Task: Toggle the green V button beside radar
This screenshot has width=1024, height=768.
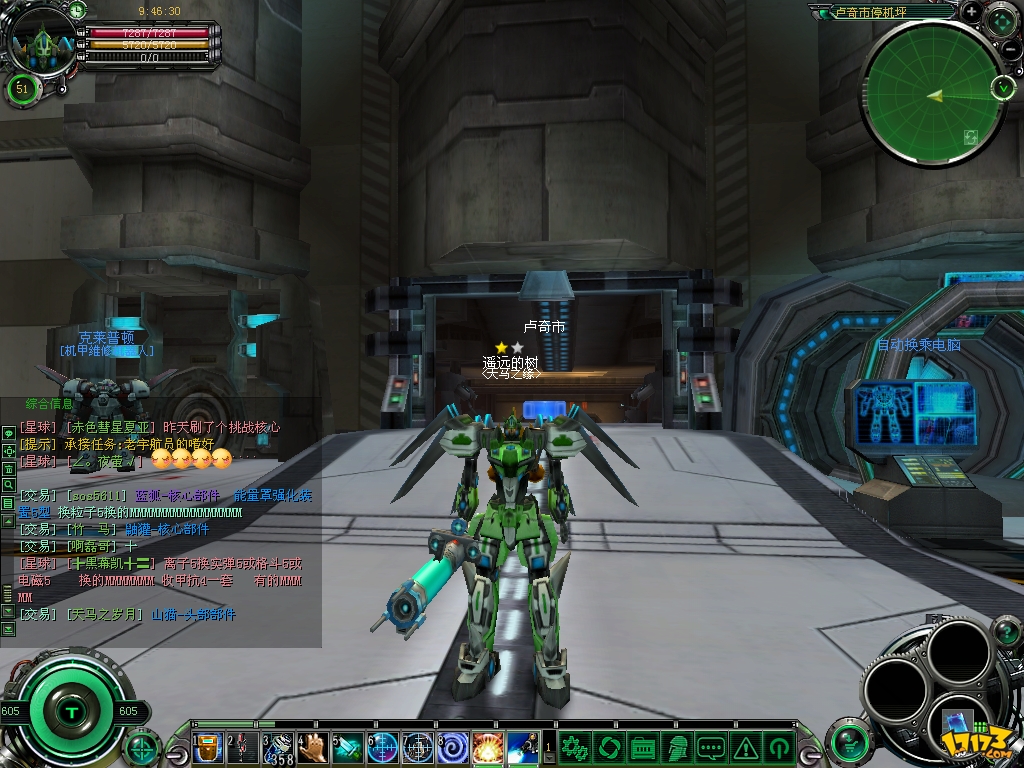Action: click(x=1003, y=87)
